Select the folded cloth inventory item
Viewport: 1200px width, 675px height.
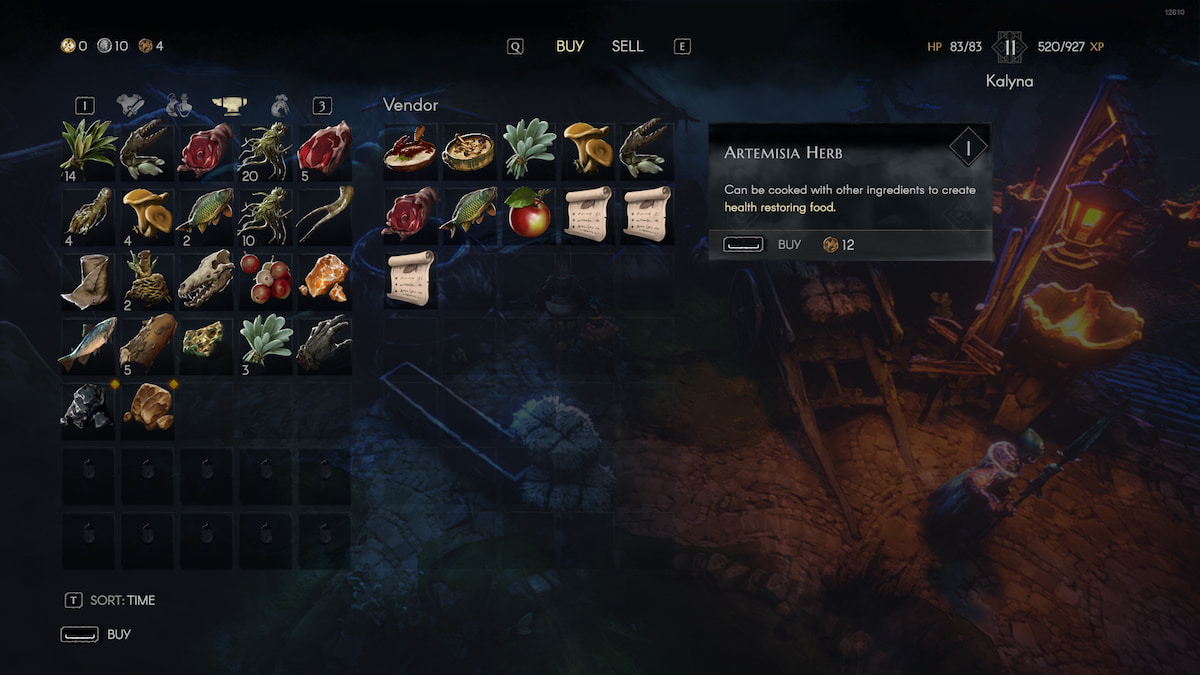pos(87,278)
